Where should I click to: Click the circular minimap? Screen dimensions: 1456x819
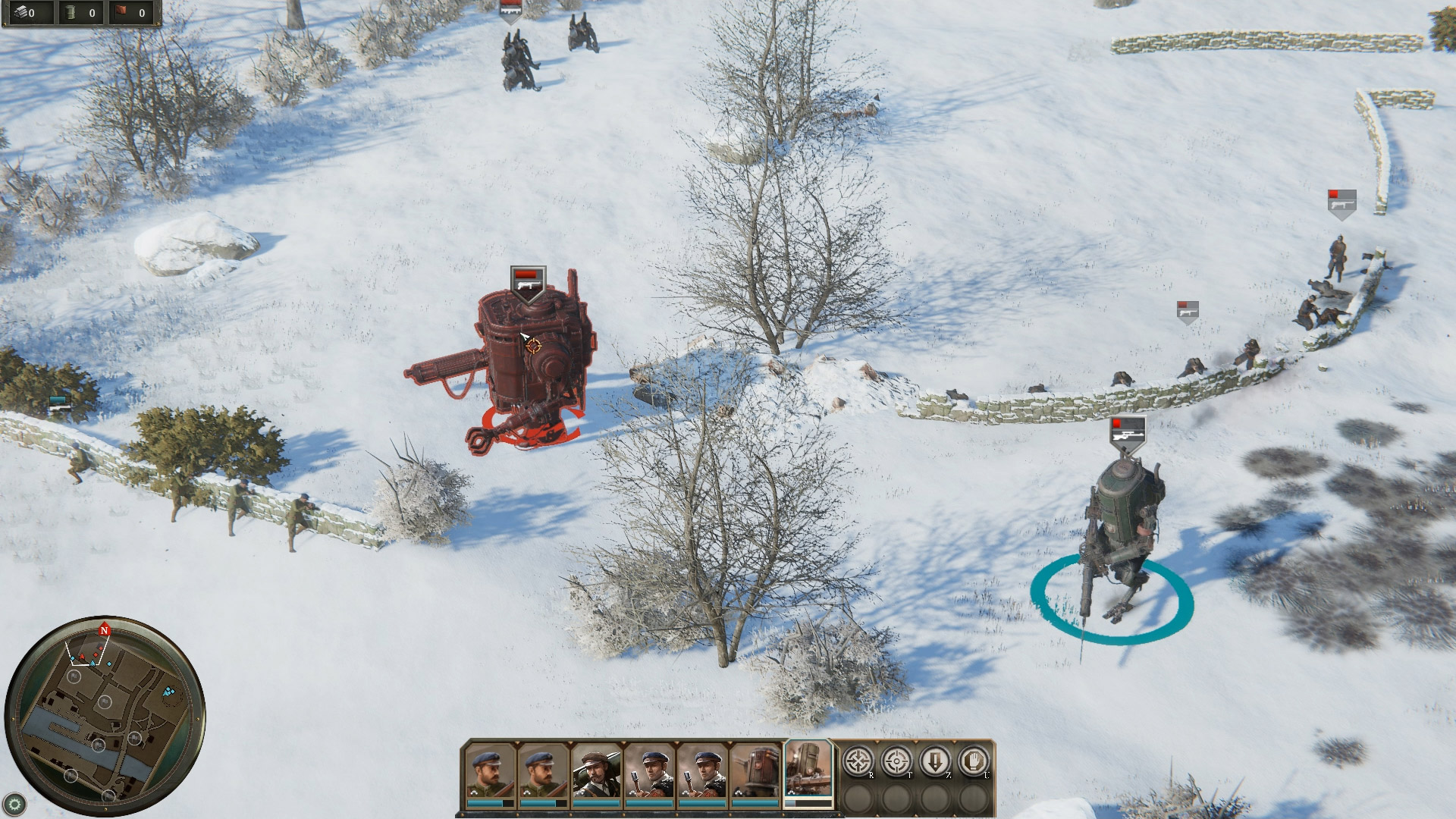coord(105,717)
